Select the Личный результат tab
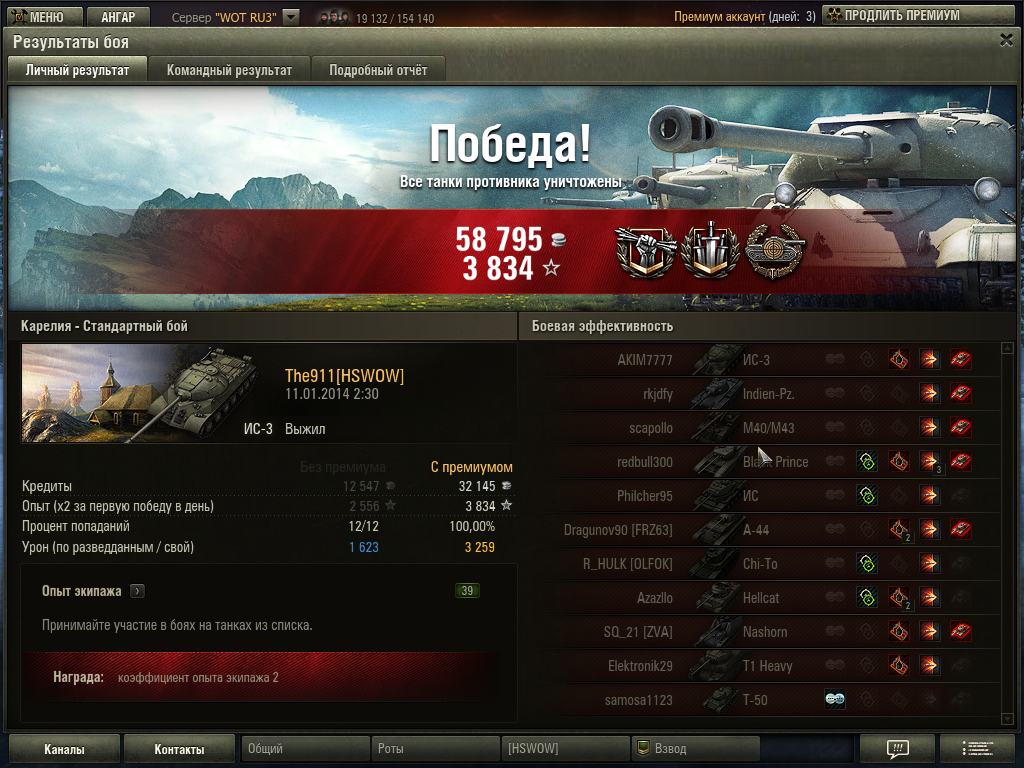Image resolution: width=1024 pixels, height=768 pixels. point(77,70)
